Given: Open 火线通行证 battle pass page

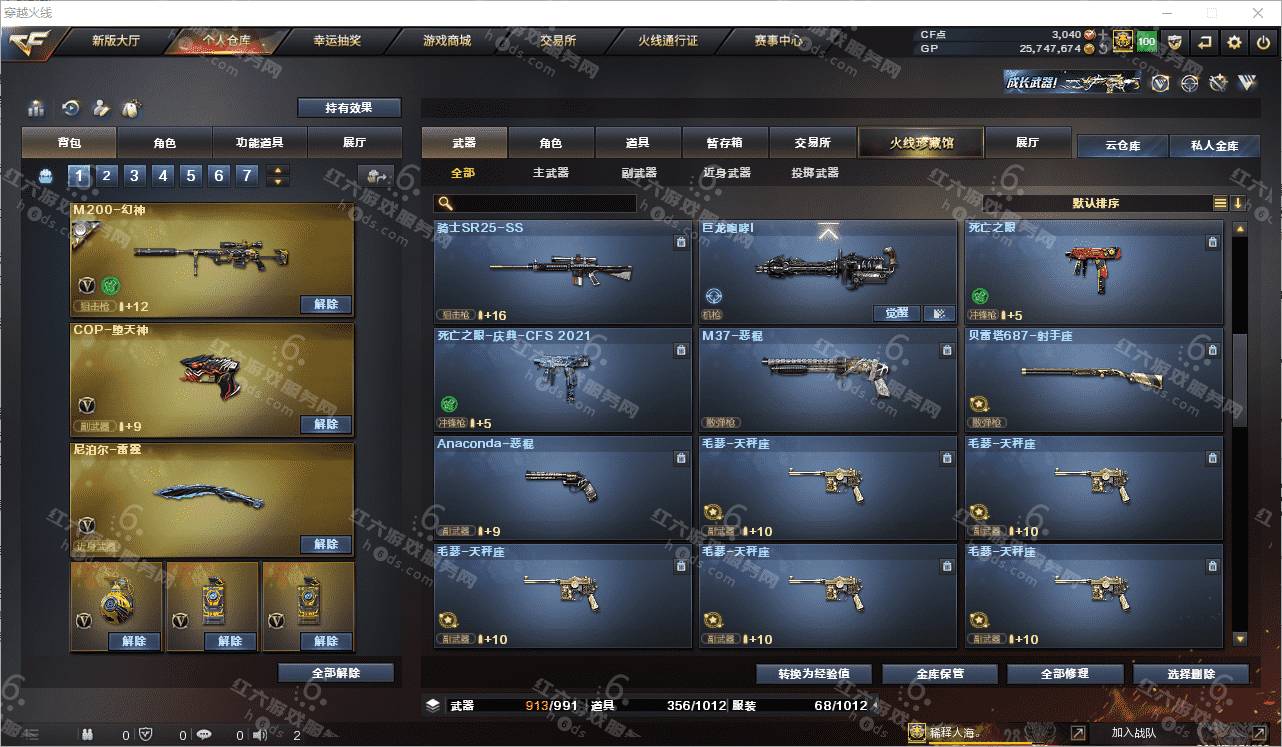Looking at the screenshot, I should click(x=668, y=42).
